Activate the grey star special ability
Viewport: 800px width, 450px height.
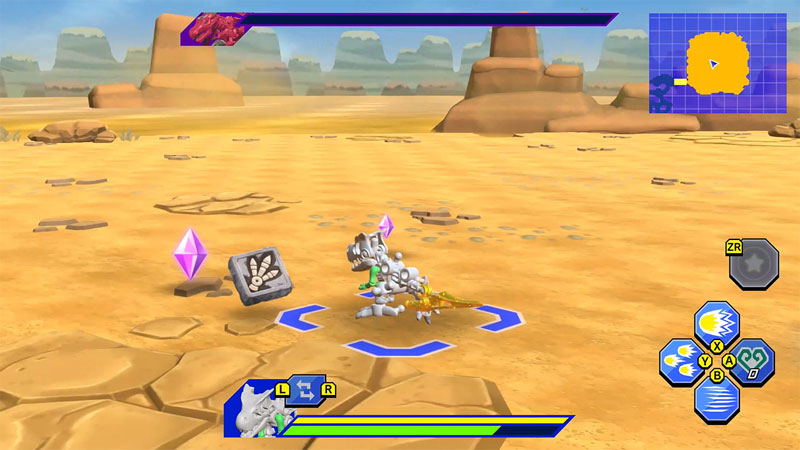click(754, 264)
